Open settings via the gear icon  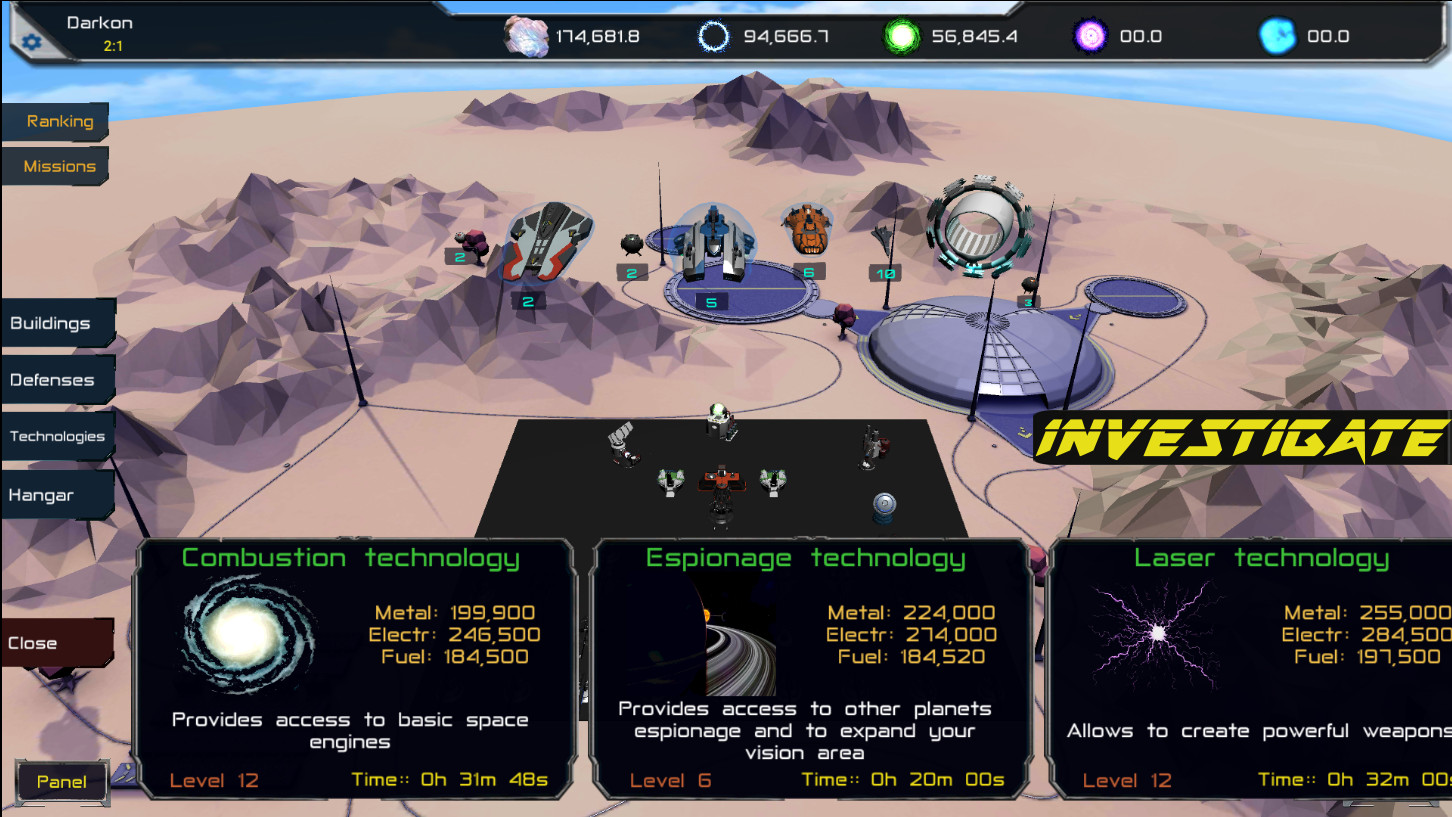[x=30, y=41]
